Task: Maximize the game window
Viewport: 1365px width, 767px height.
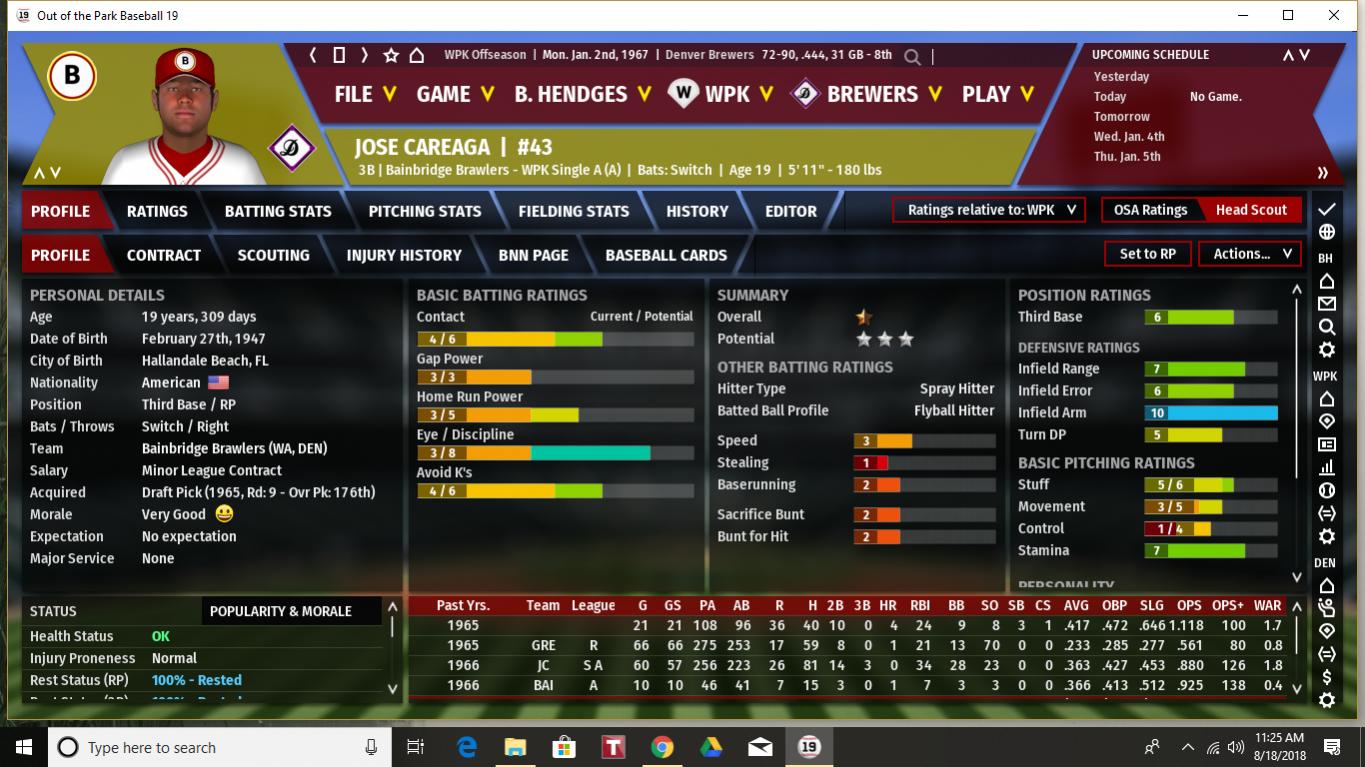Action: tap(1288, 15)
